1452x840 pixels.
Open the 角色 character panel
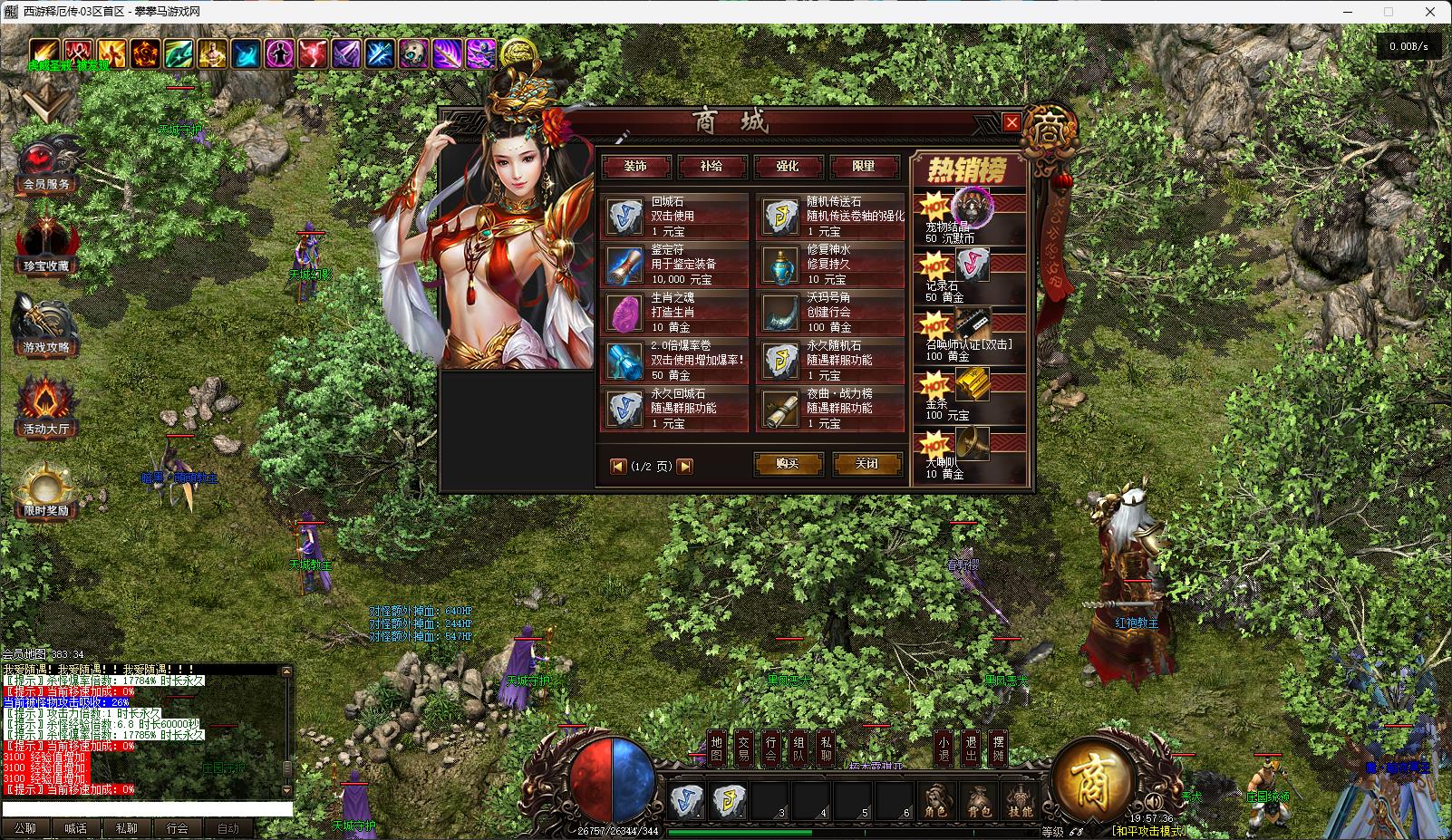click(936, 802)
